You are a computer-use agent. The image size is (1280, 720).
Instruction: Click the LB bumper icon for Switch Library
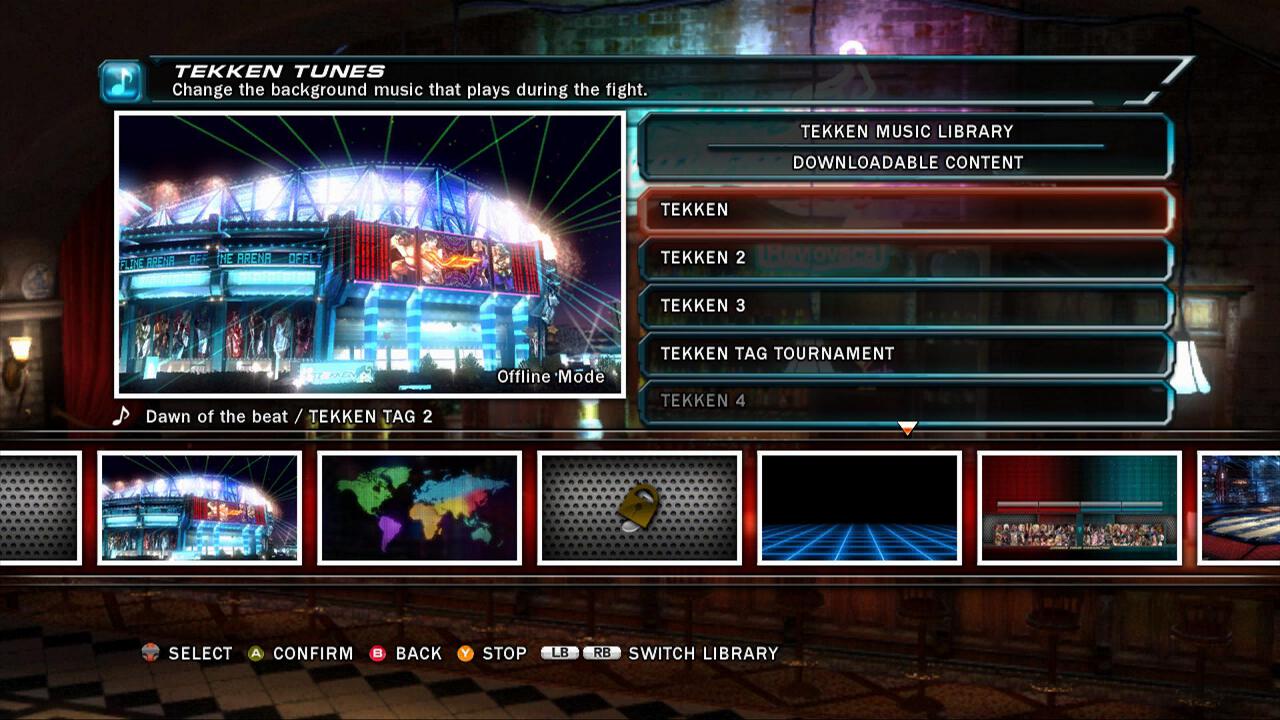click(558, 653)
